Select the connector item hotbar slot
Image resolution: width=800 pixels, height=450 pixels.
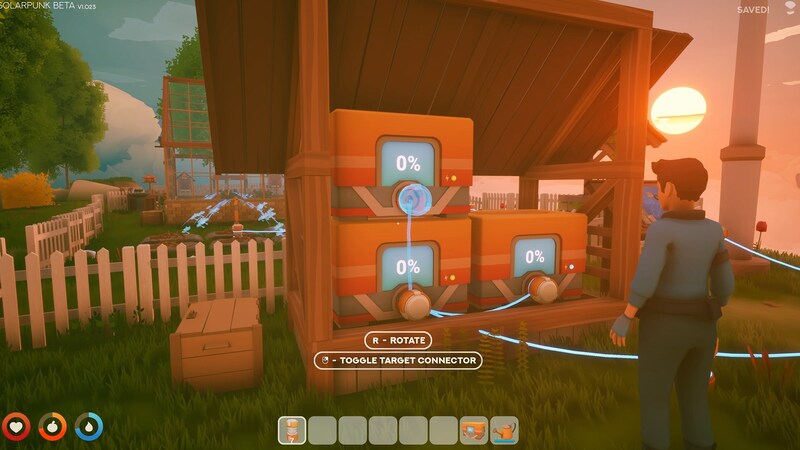(x=292, y=430)
